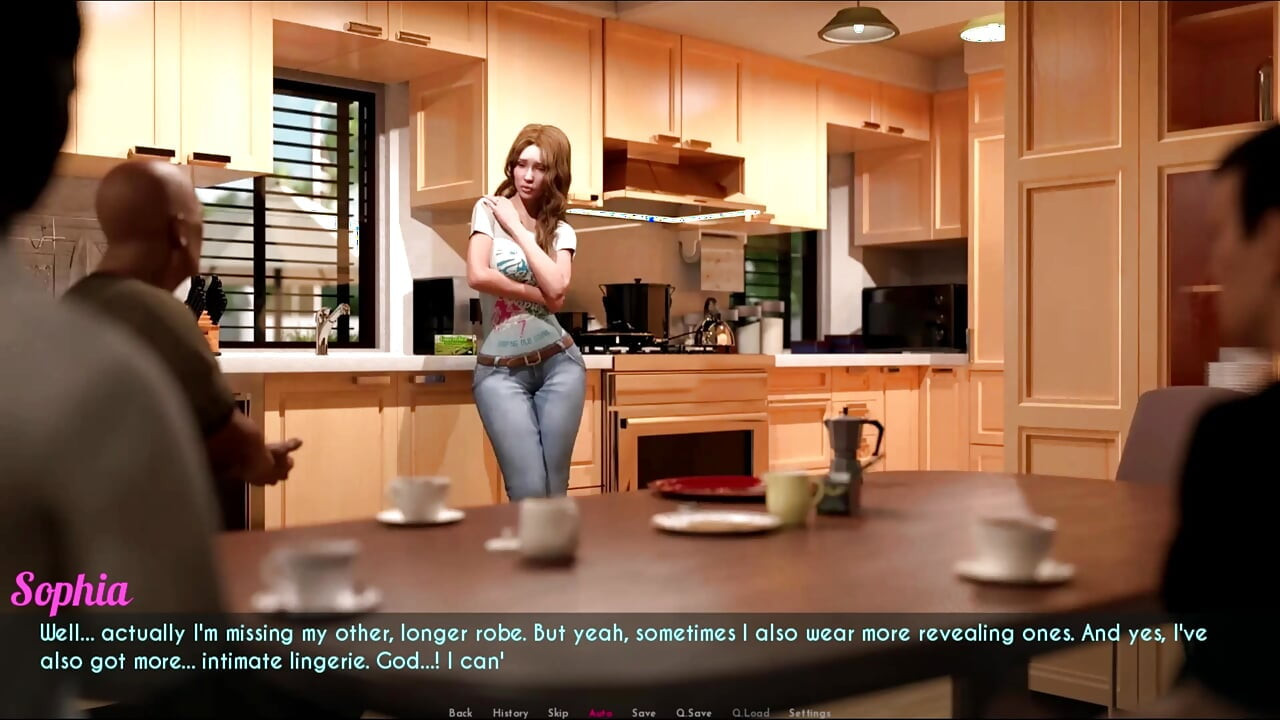Enable Skip mode to fast-forward dialogue
The height and width of the screenshot is (720, 1280).
558,713
